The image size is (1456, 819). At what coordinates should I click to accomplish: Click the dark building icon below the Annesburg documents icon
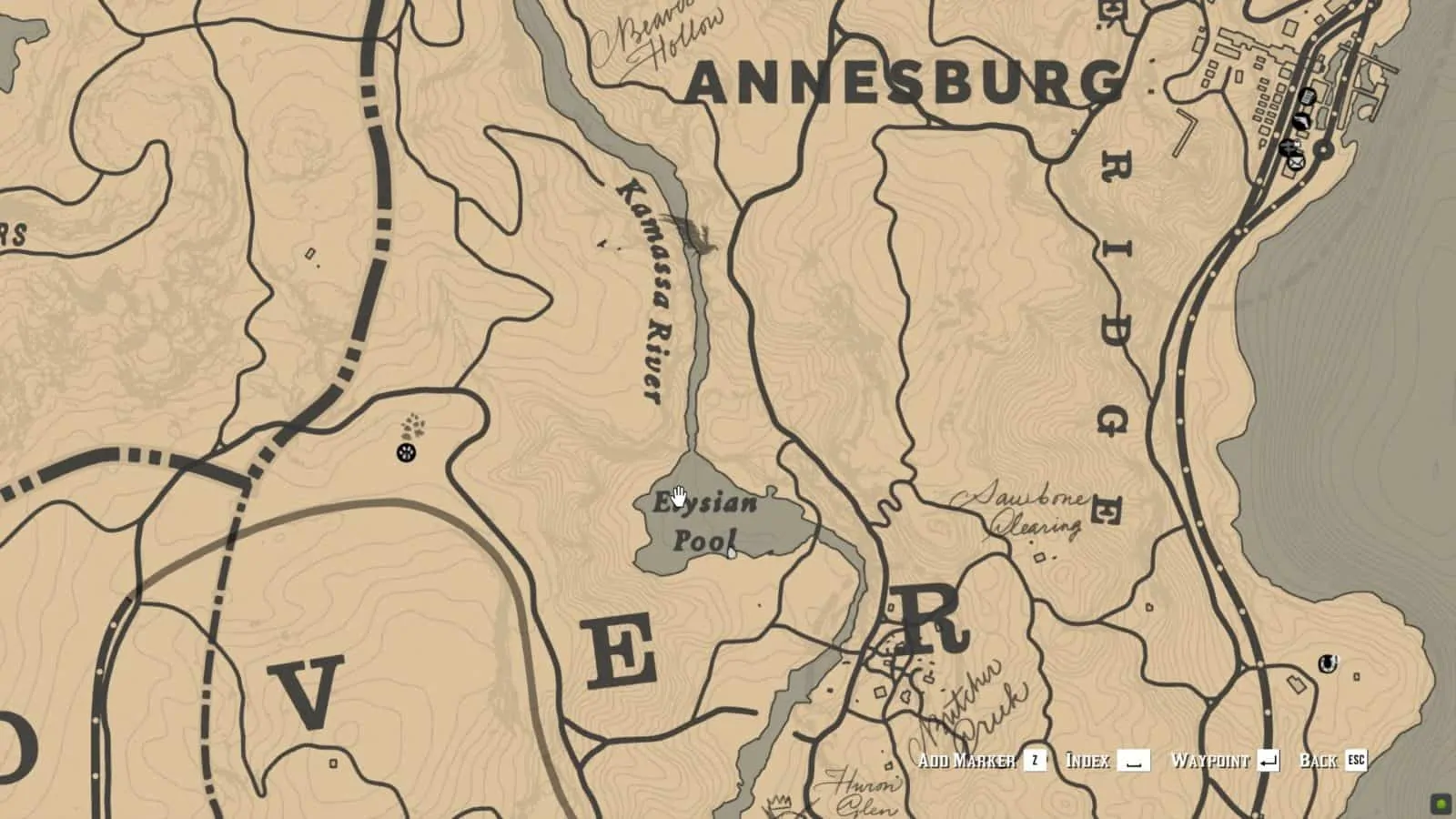pyautogui.click(x=1301, y=120)
